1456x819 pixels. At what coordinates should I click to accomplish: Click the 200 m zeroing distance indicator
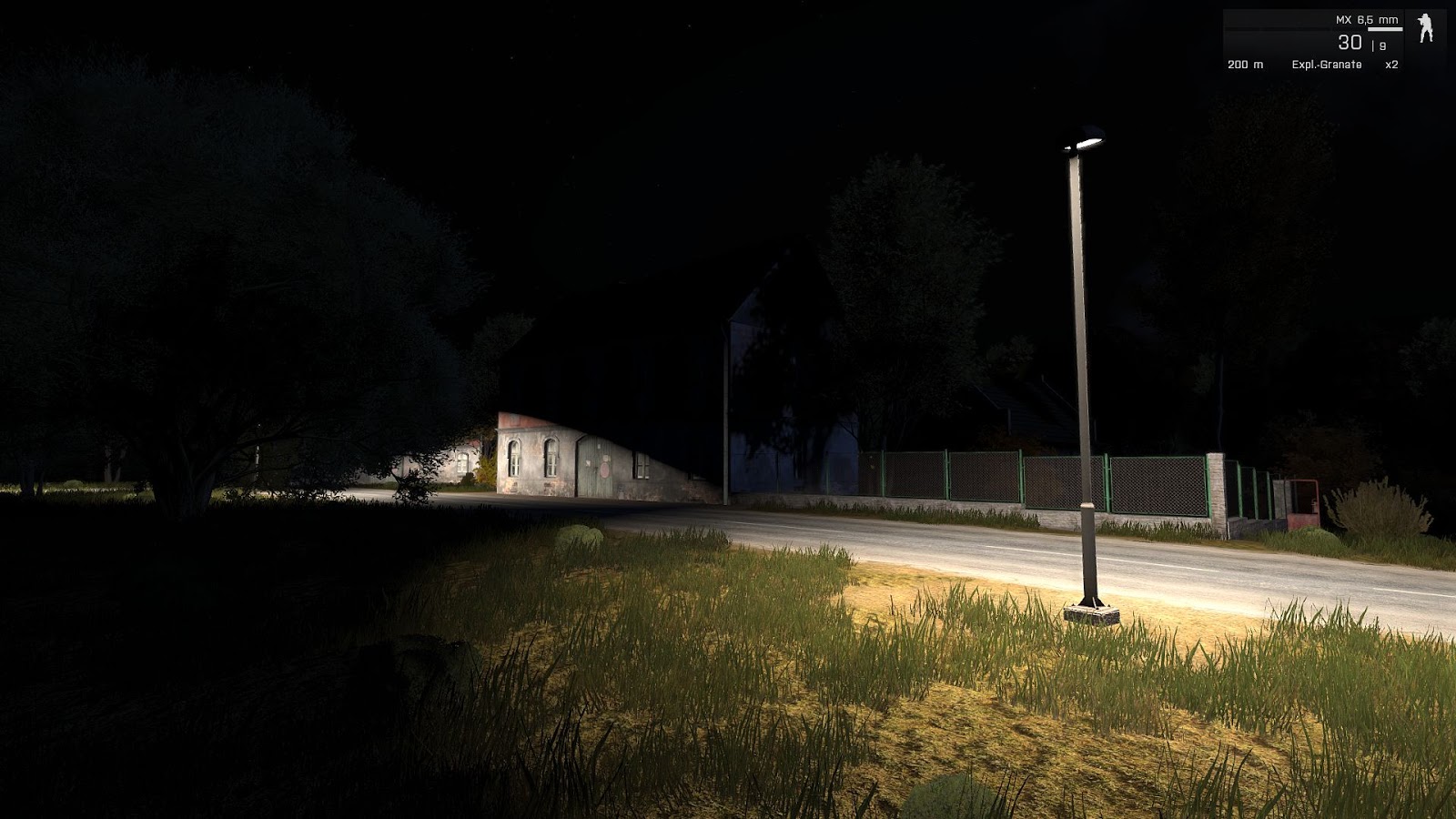click(1245, 65)
